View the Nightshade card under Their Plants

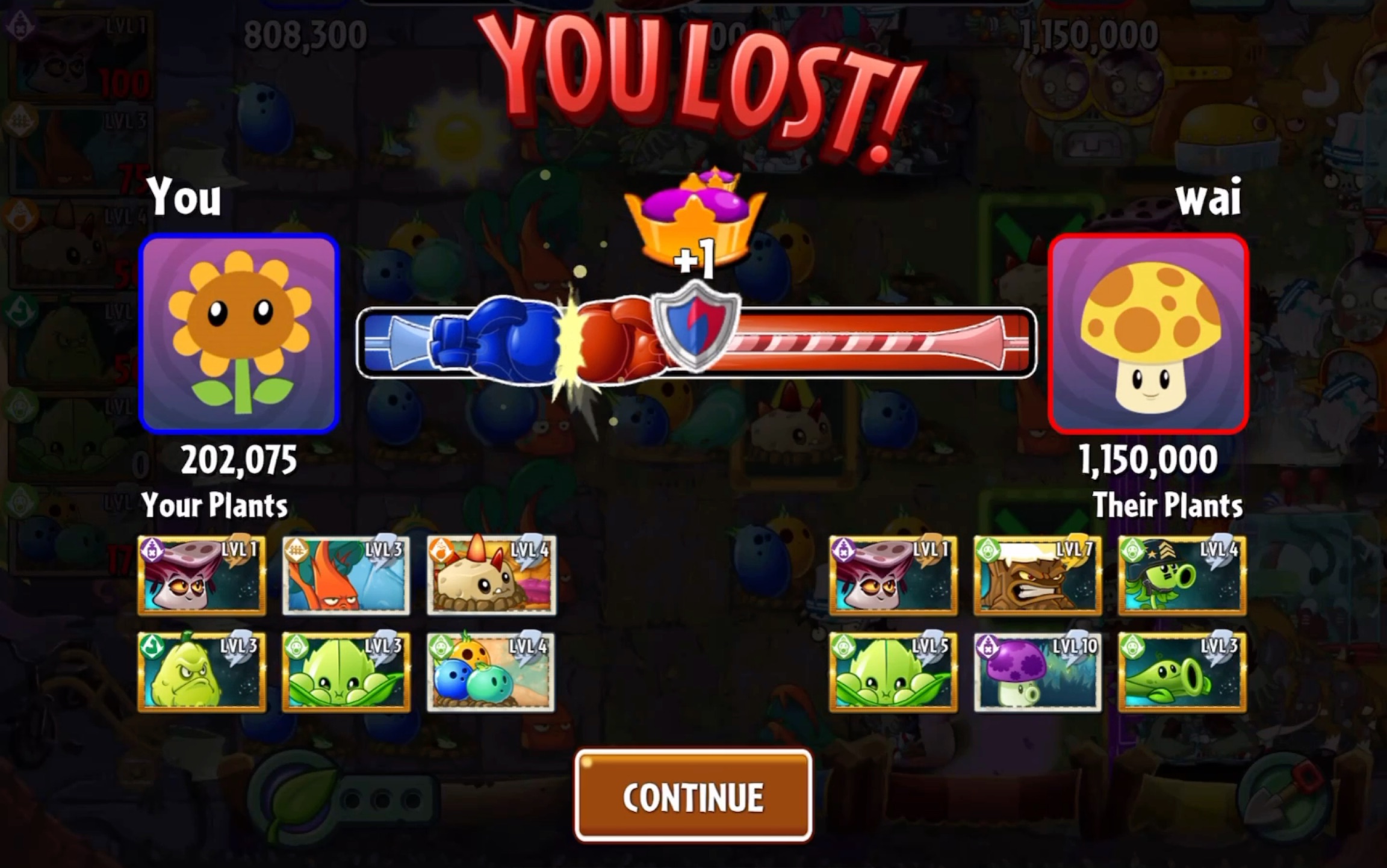(893, 575)
